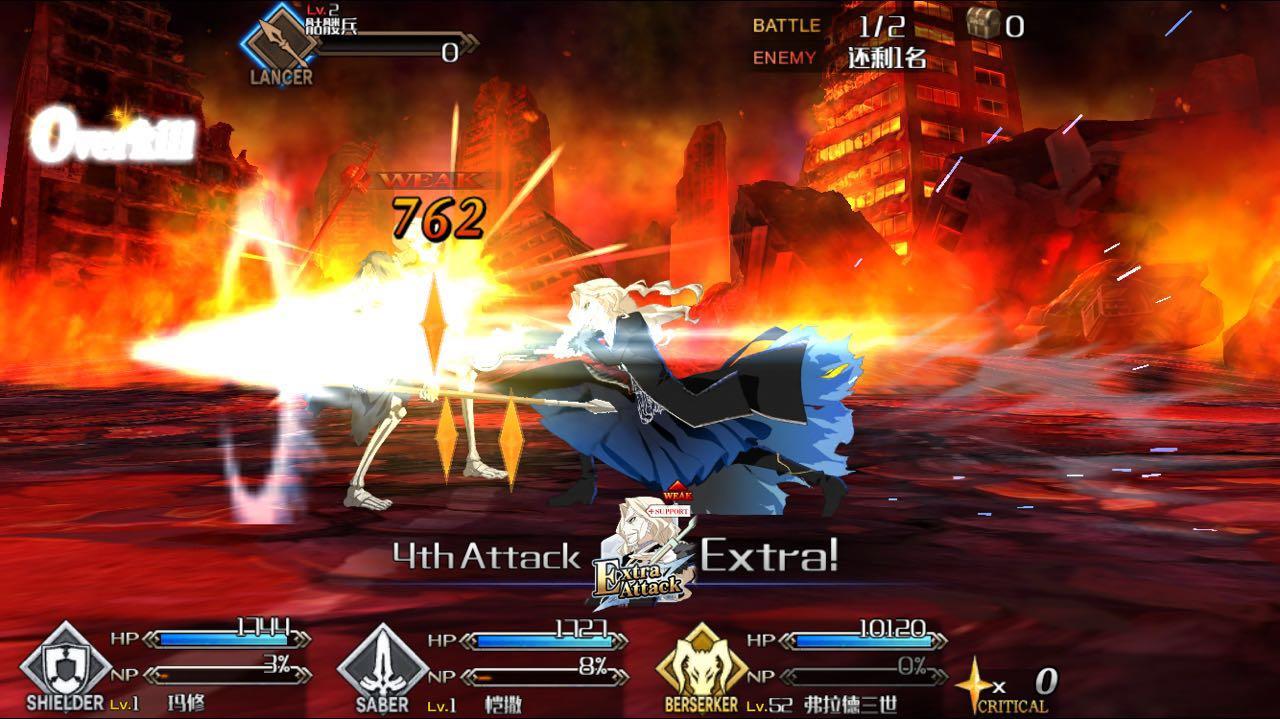
Task: Target the Lancer enemy class icon
Action: point(280,39)
